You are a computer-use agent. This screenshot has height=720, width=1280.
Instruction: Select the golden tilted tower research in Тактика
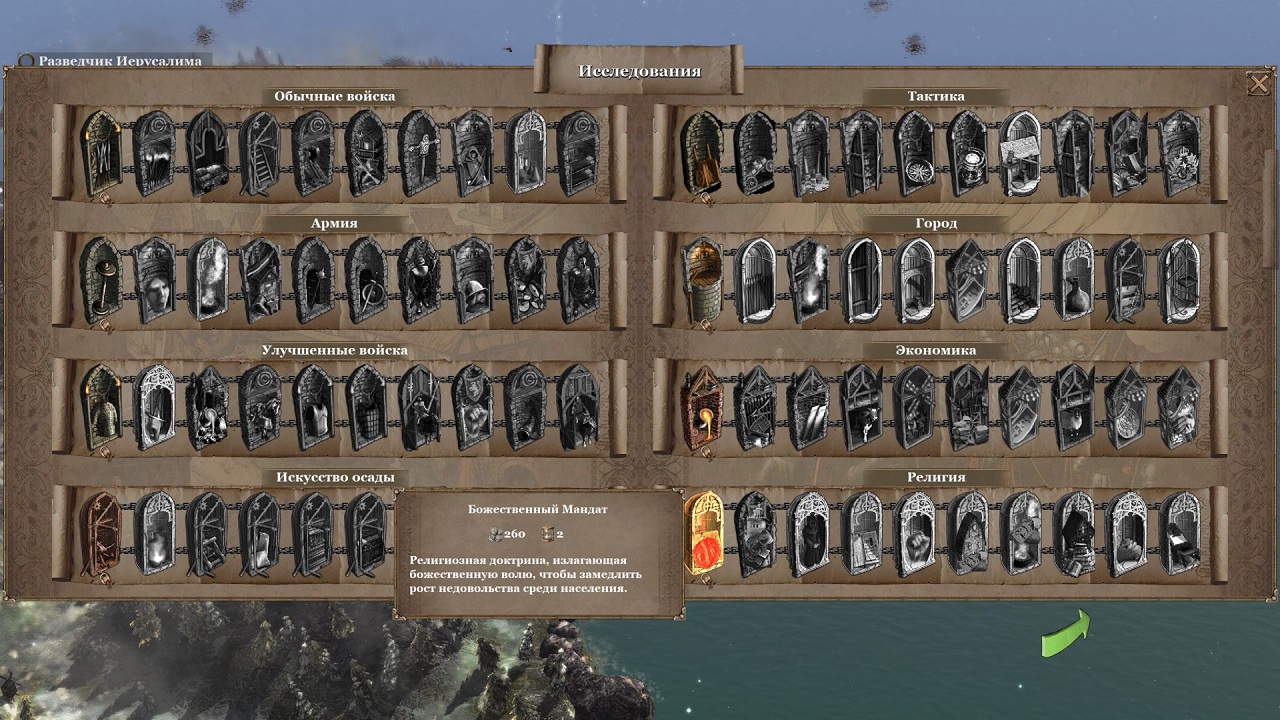(702, 155)
